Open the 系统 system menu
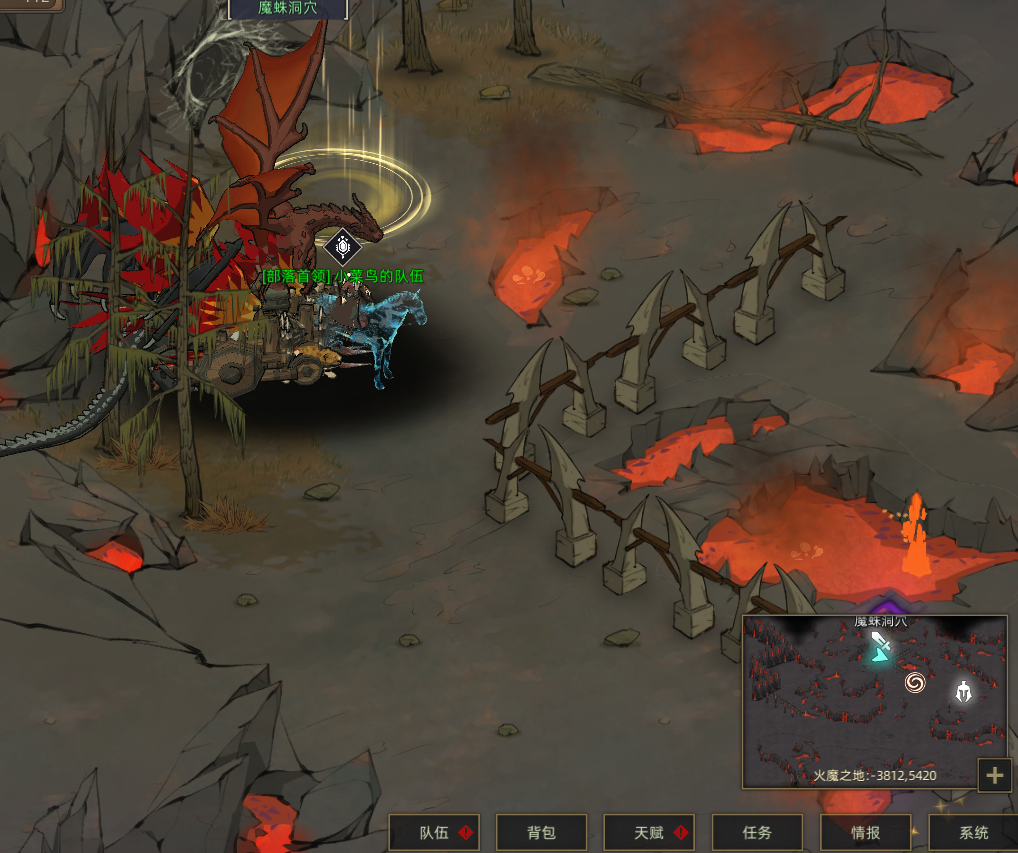Screen dimensions: 1018x853 point(973,832)
